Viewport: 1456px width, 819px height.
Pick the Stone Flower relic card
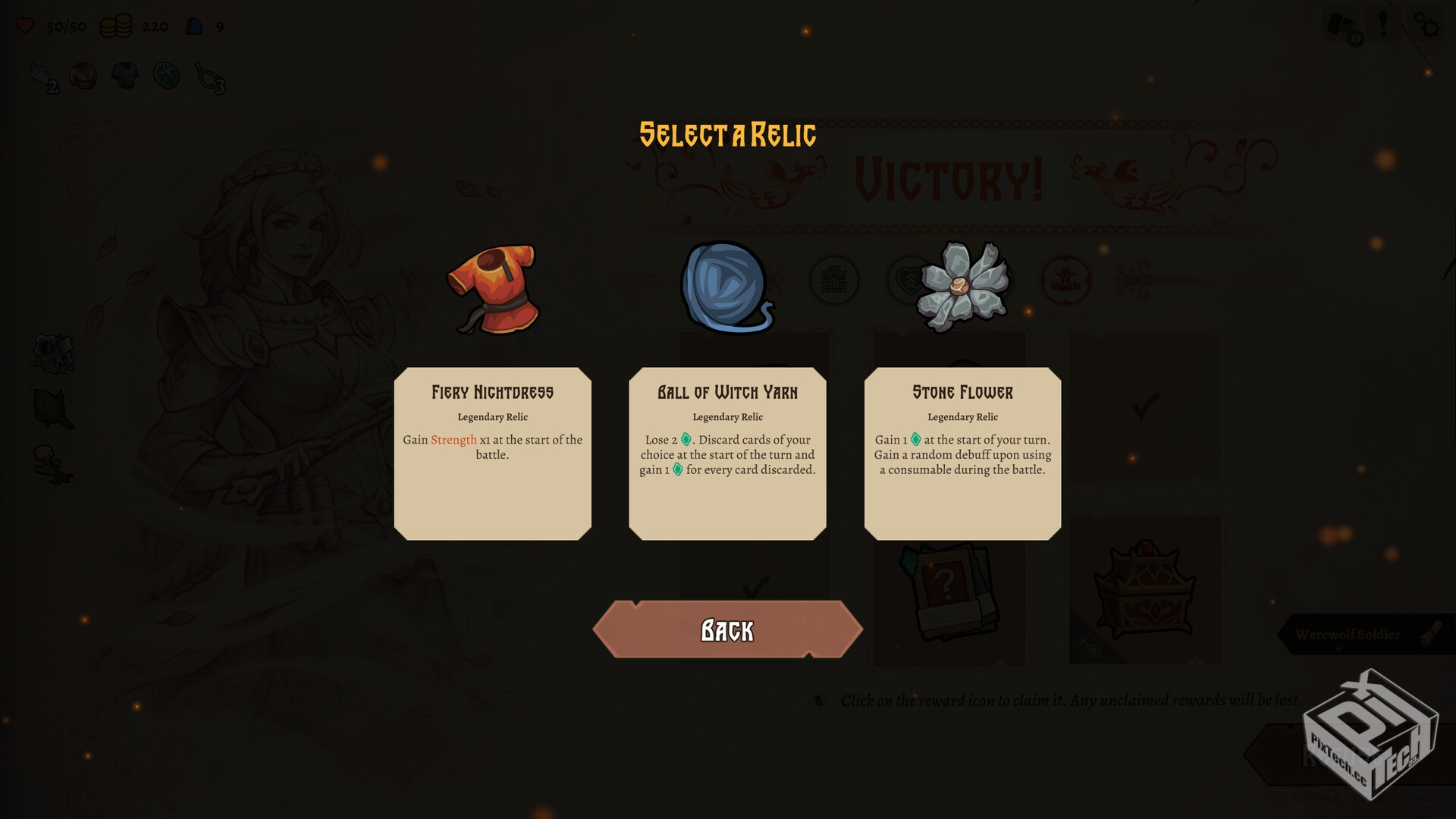962,453
